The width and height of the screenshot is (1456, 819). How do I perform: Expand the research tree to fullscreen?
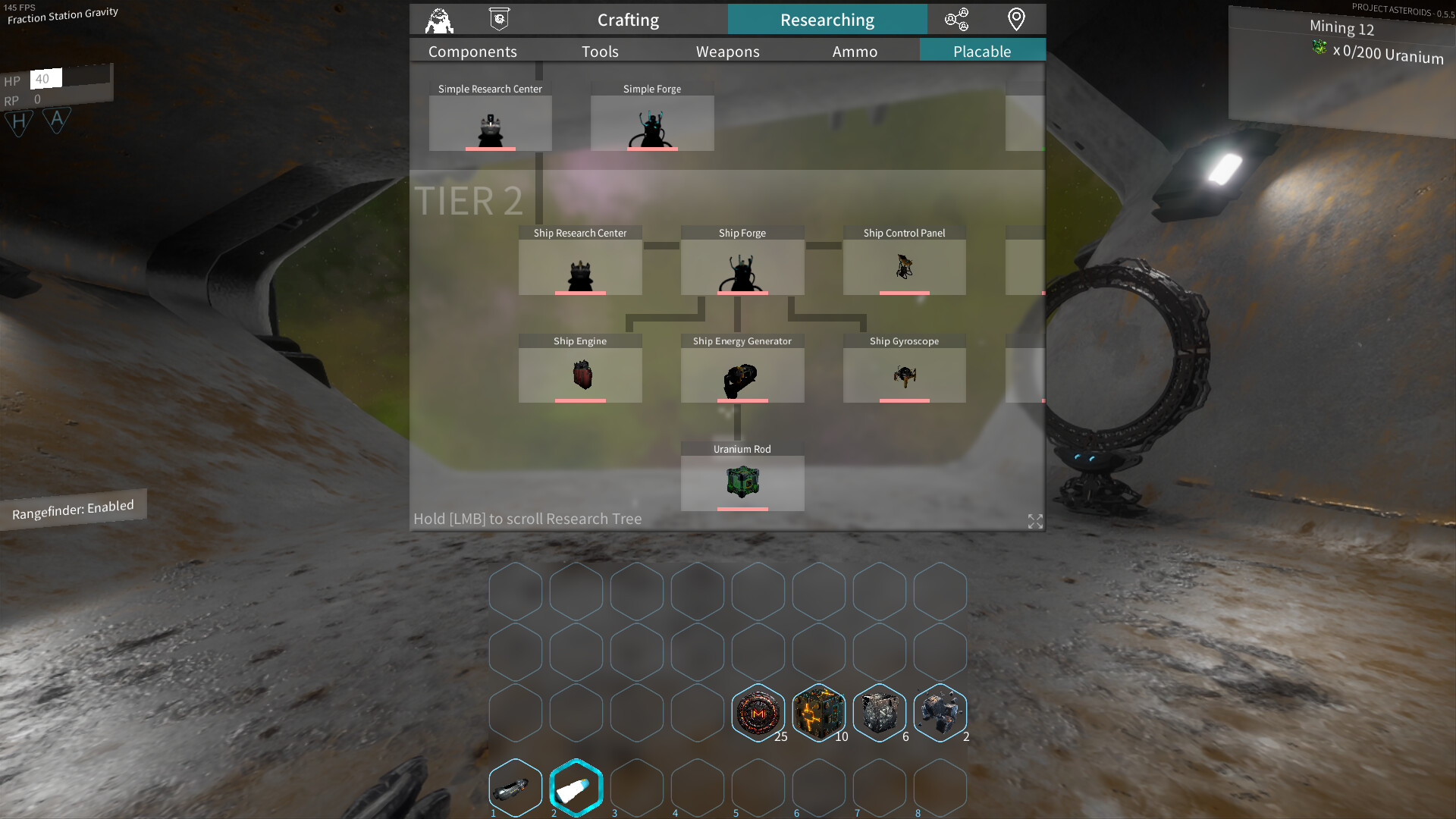(x=1034, y=521)
